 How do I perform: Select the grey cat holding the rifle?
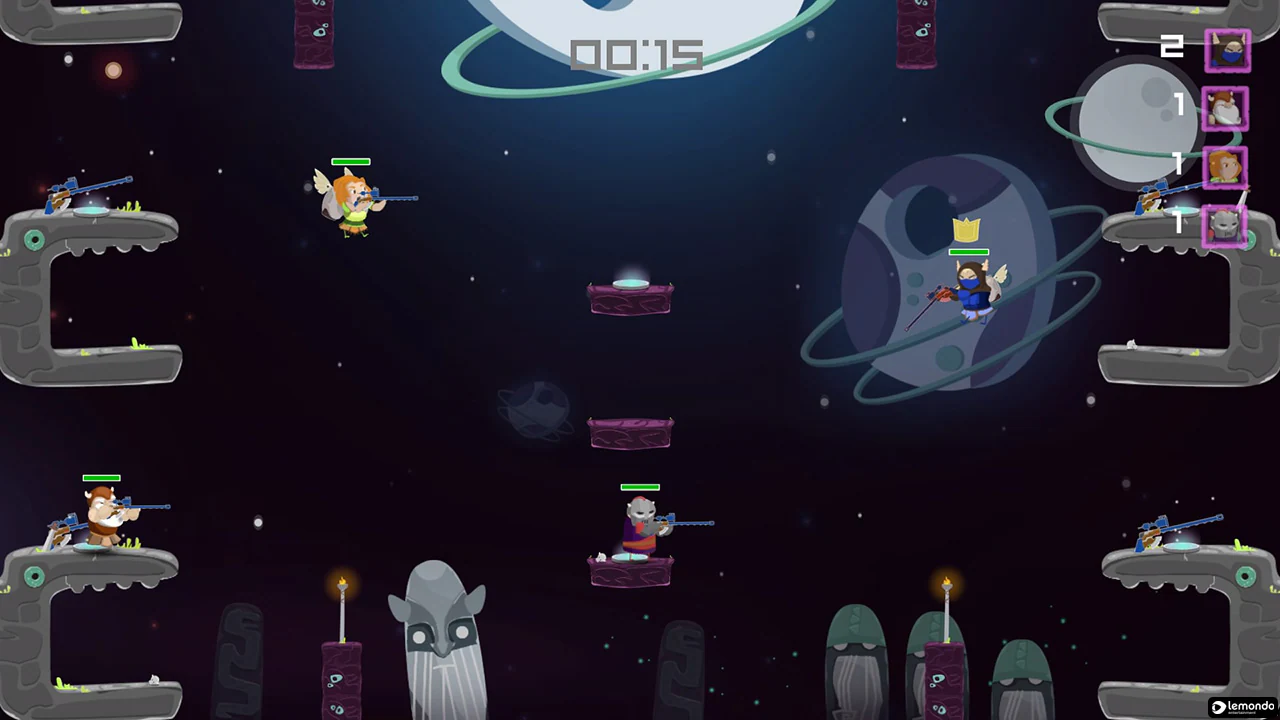[640, 525]
